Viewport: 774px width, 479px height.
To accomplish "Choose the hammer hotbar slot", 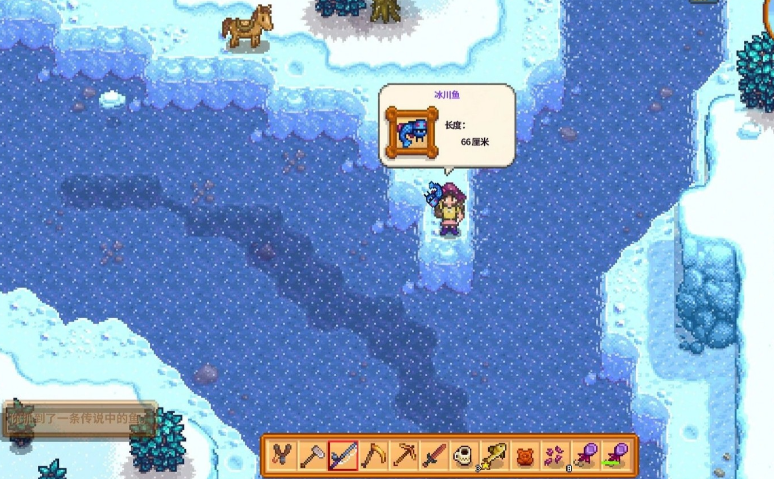I will tap(312, 456).
